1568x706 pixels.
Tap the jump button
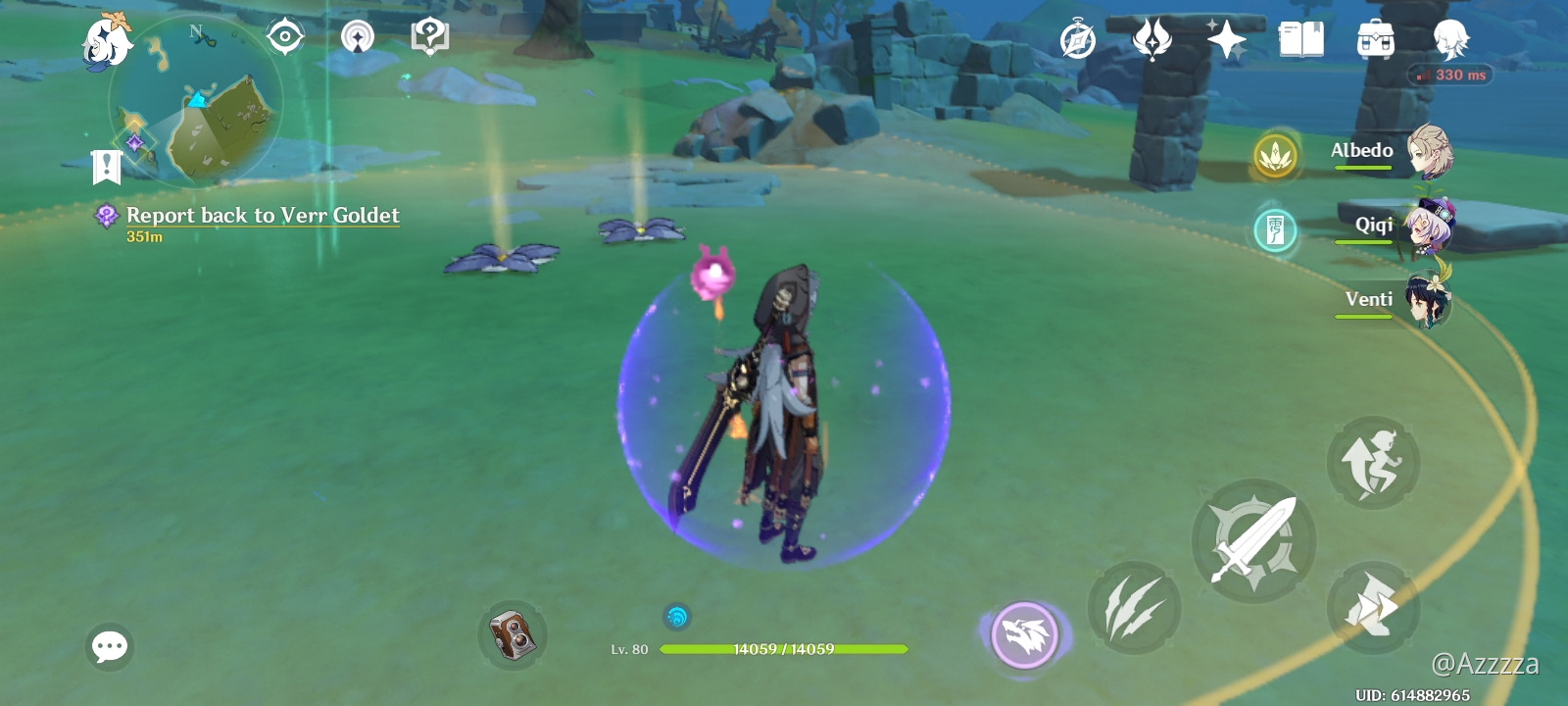1373,463
